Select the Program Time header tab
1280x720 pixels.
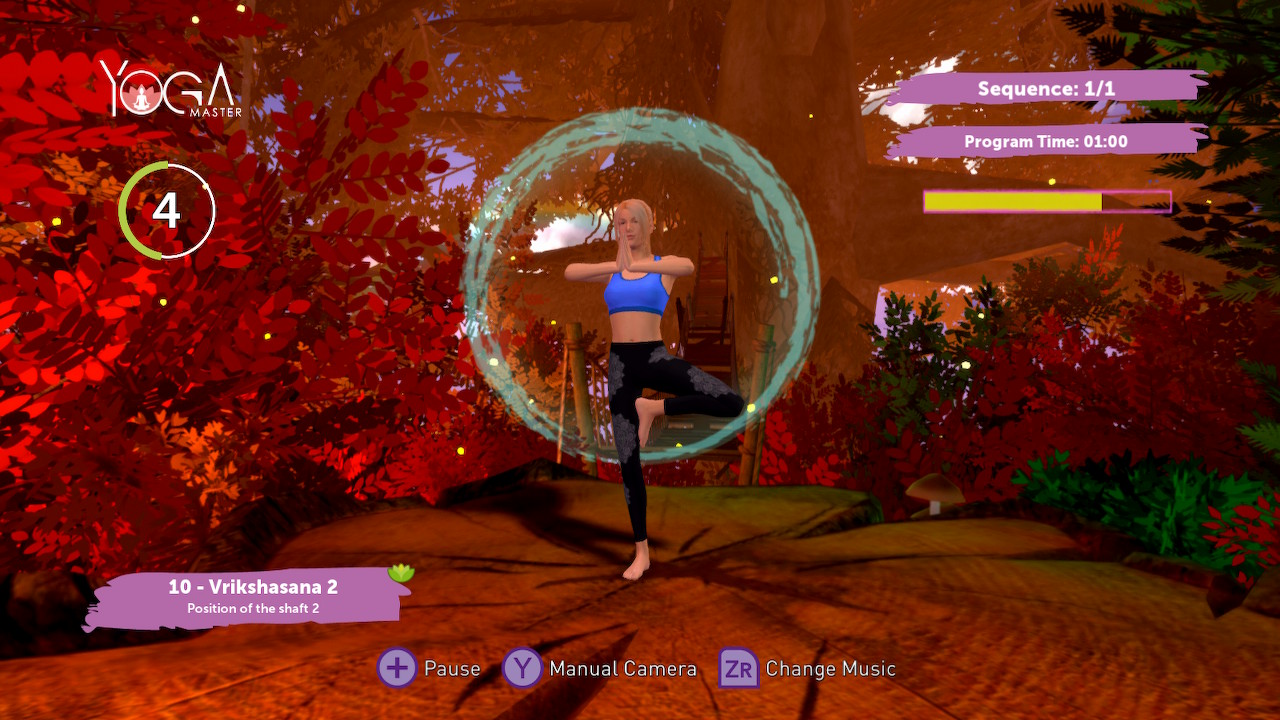tap(1046, 141)
